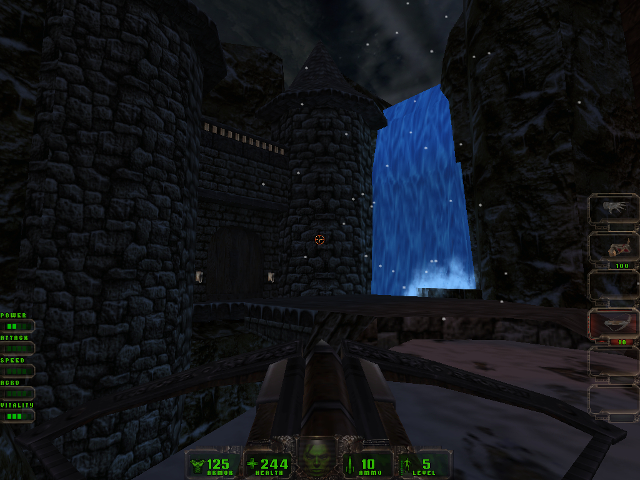Select the highlighted red weapon slot
This screenshot has height=480, width=640.
tap(612, 323)
